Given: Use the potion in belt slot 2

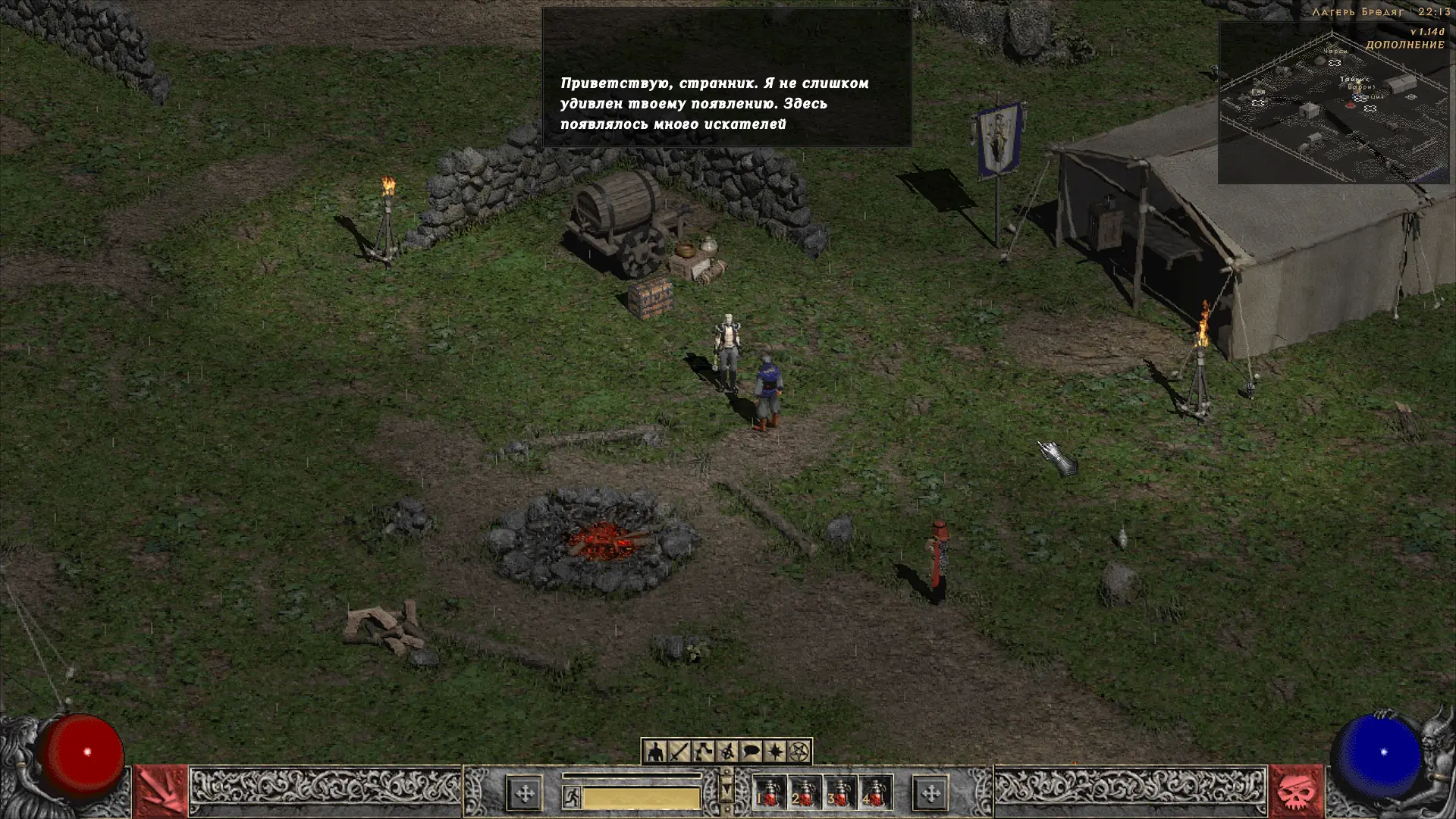Looking at the screenshot, I should click(805, 794).
